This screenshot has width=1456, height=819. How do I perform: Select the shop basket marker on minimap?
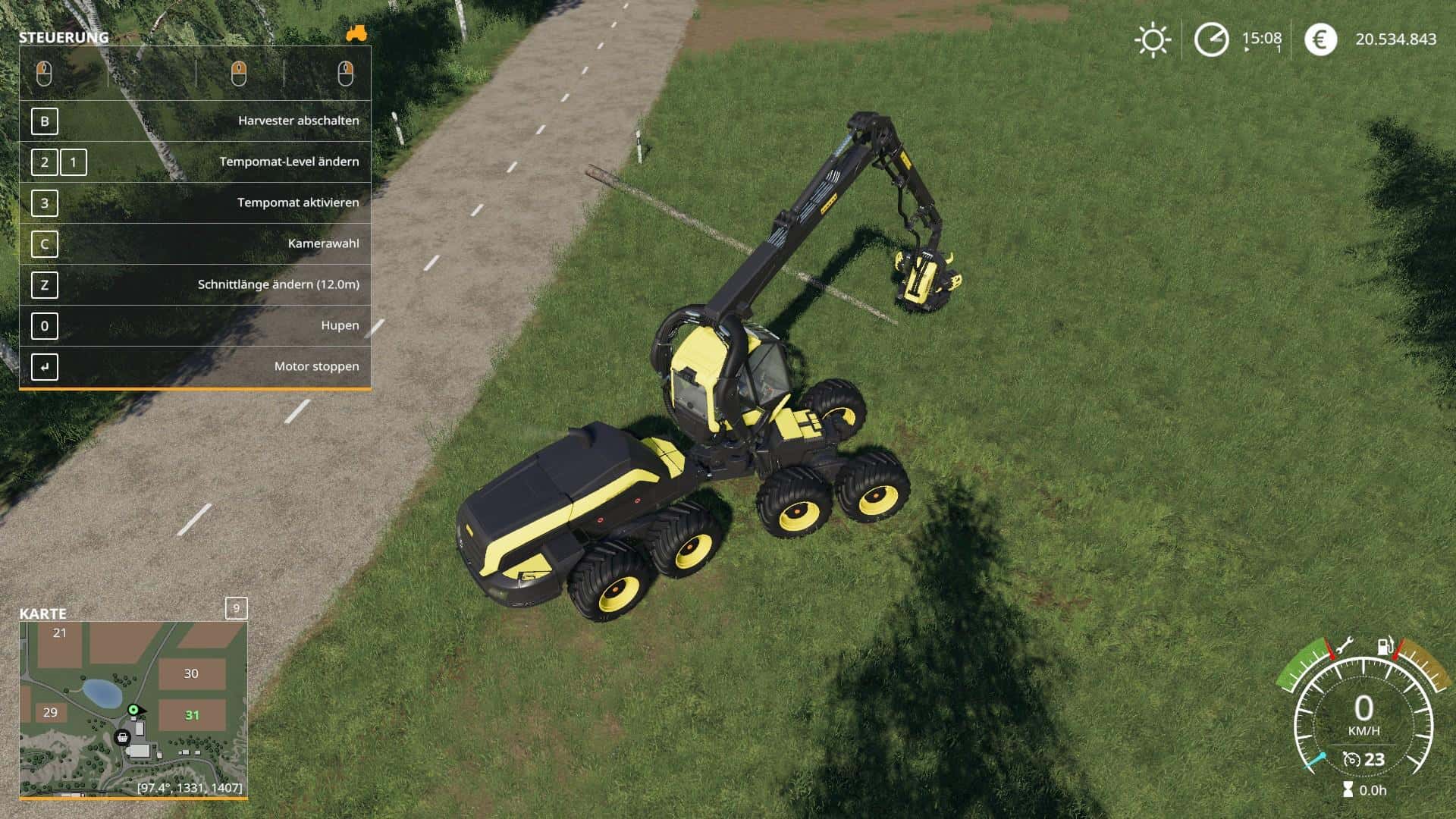pyautogui.click(x=122, y=737)
